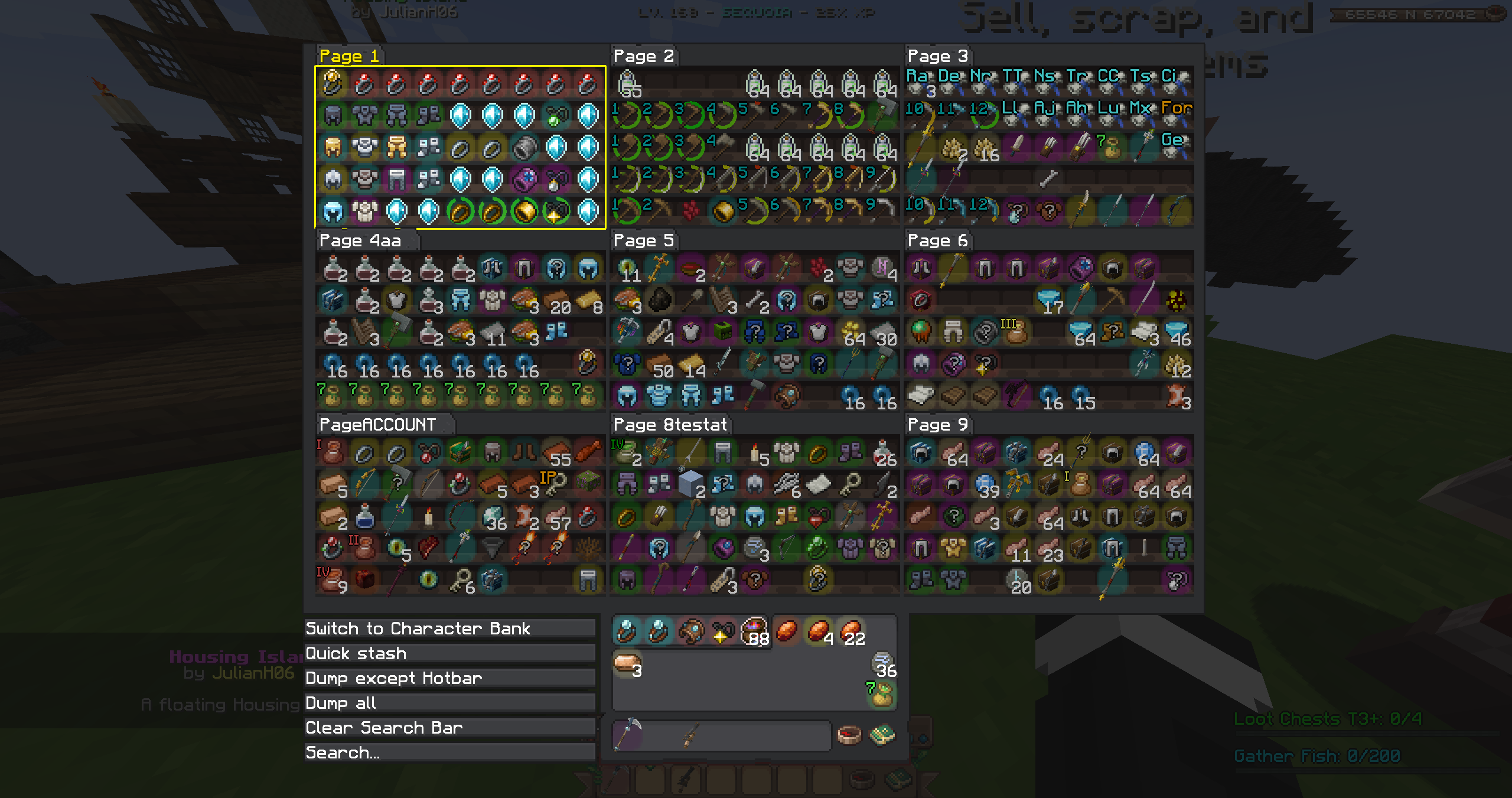Go to Page 5 label
This screenshot has height=798, width=1512.
coord(643,240)
